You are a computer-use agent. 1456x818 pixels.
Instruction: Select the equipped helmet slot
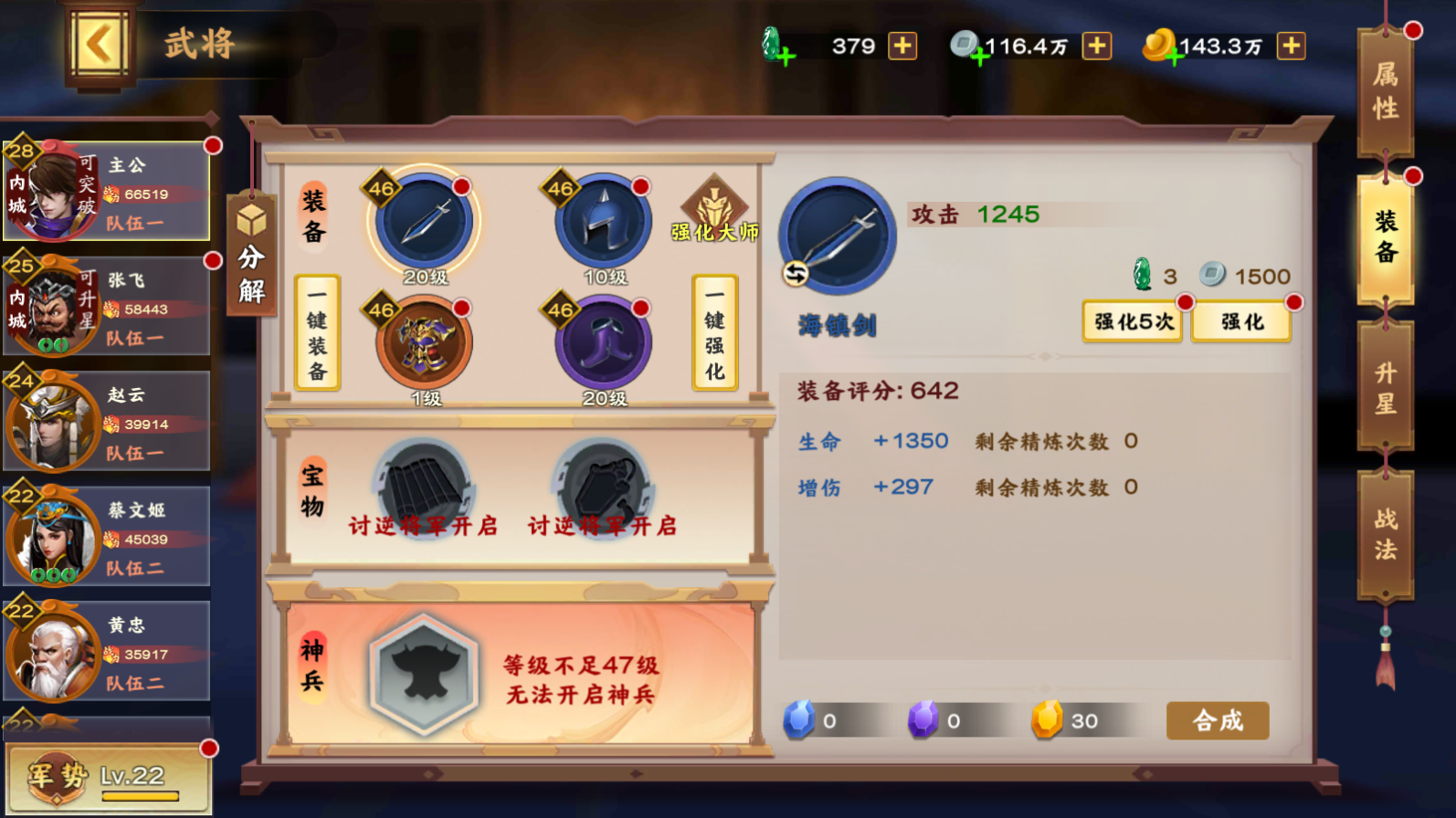(603, 222)
